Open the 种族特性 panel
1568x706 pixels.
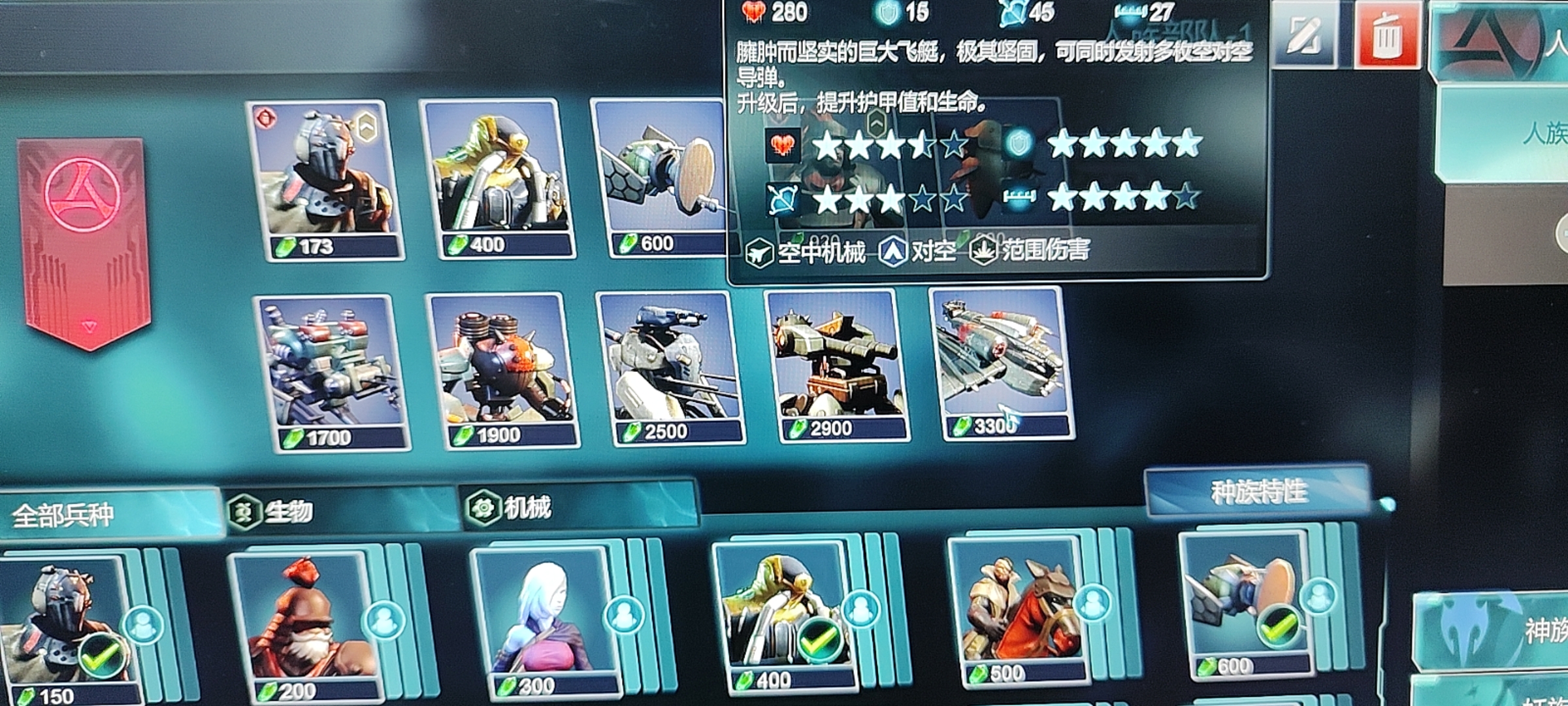(x=1258, y=492)
